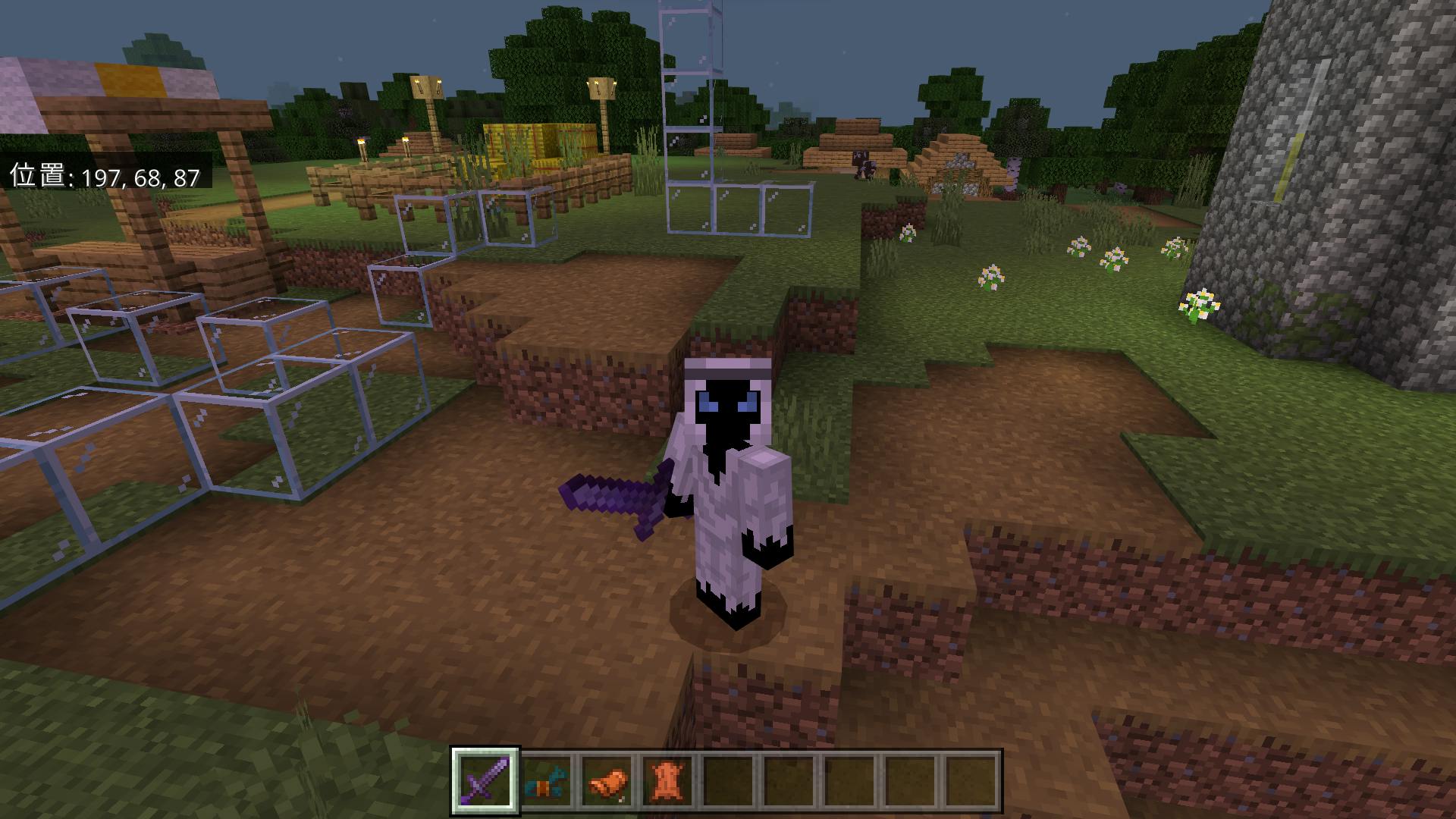Viewport: 1456px width, 819px height.
Task: Select the orange leather hide slot
Action: [x=669, y=781]
